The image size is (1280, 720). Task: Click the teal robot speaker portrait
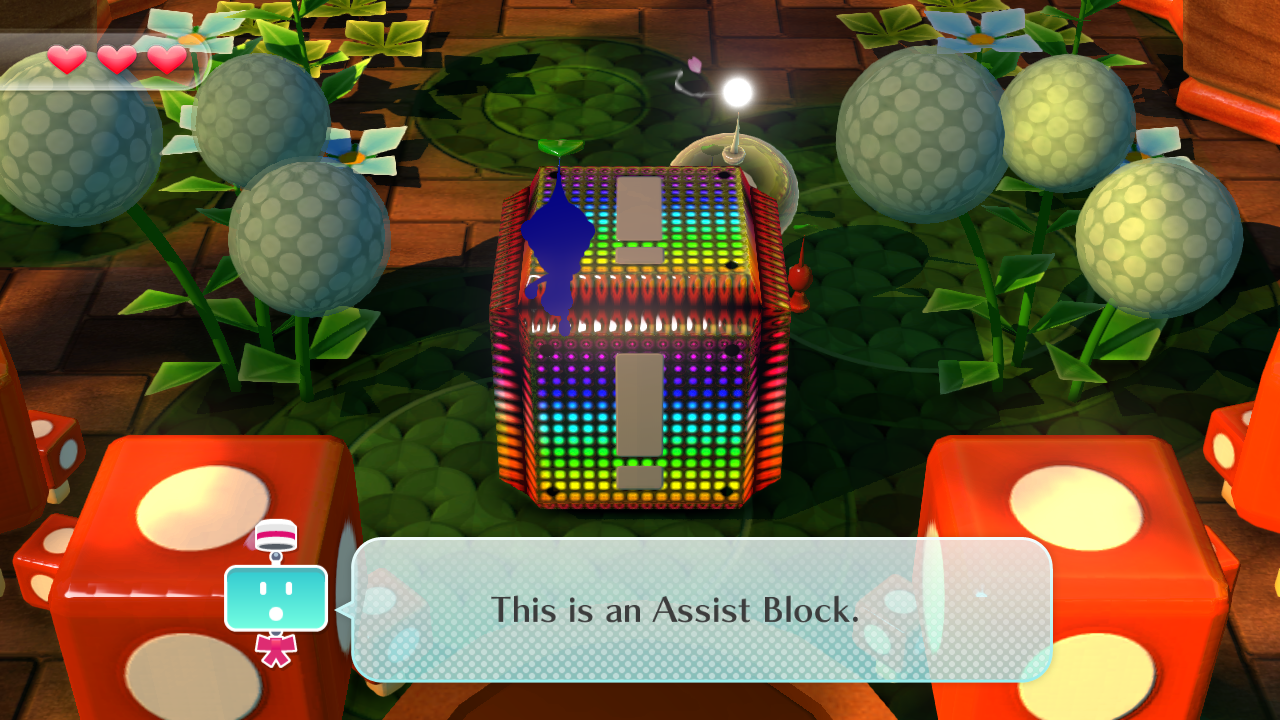[x=276, y=597]
